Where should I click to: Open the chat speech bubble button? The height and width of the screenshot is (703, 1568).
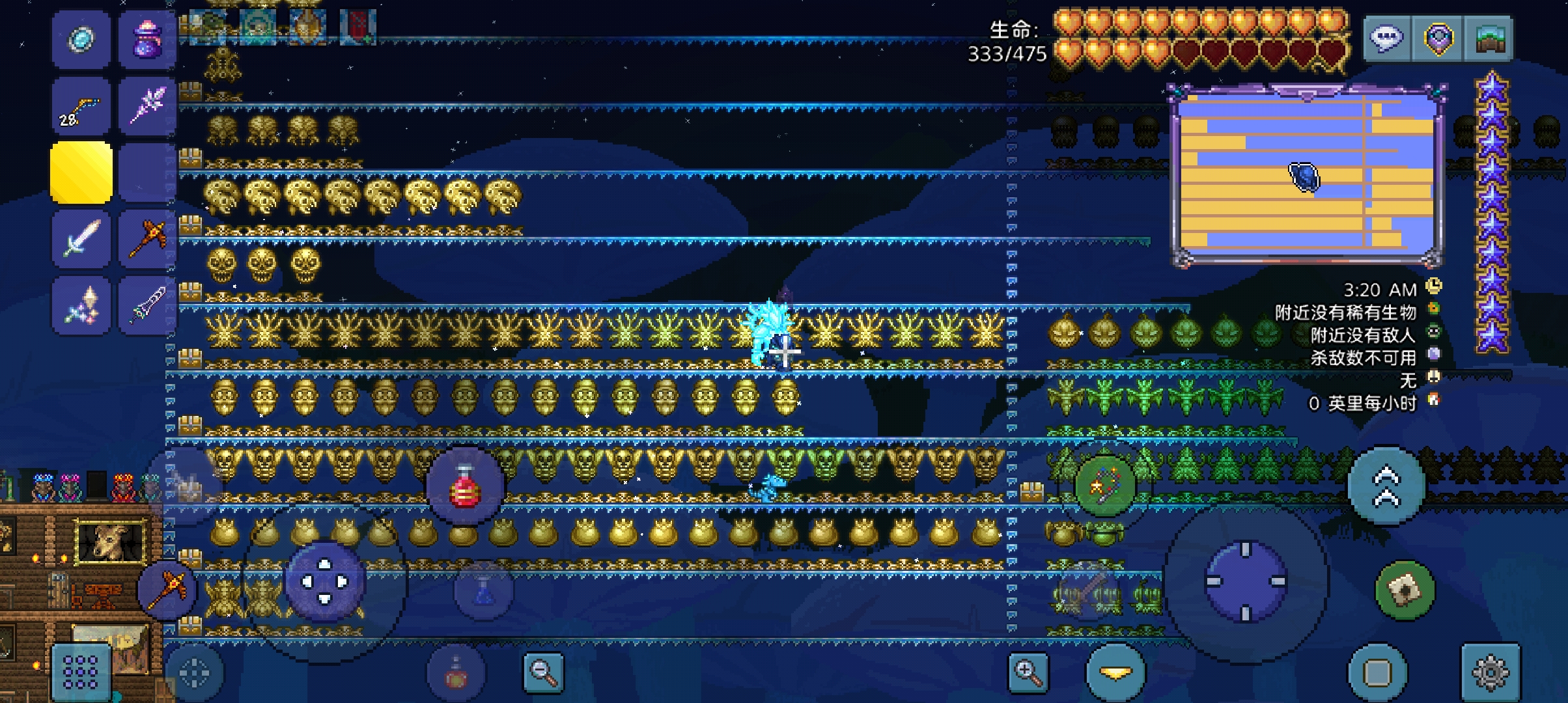[1386, 38]
